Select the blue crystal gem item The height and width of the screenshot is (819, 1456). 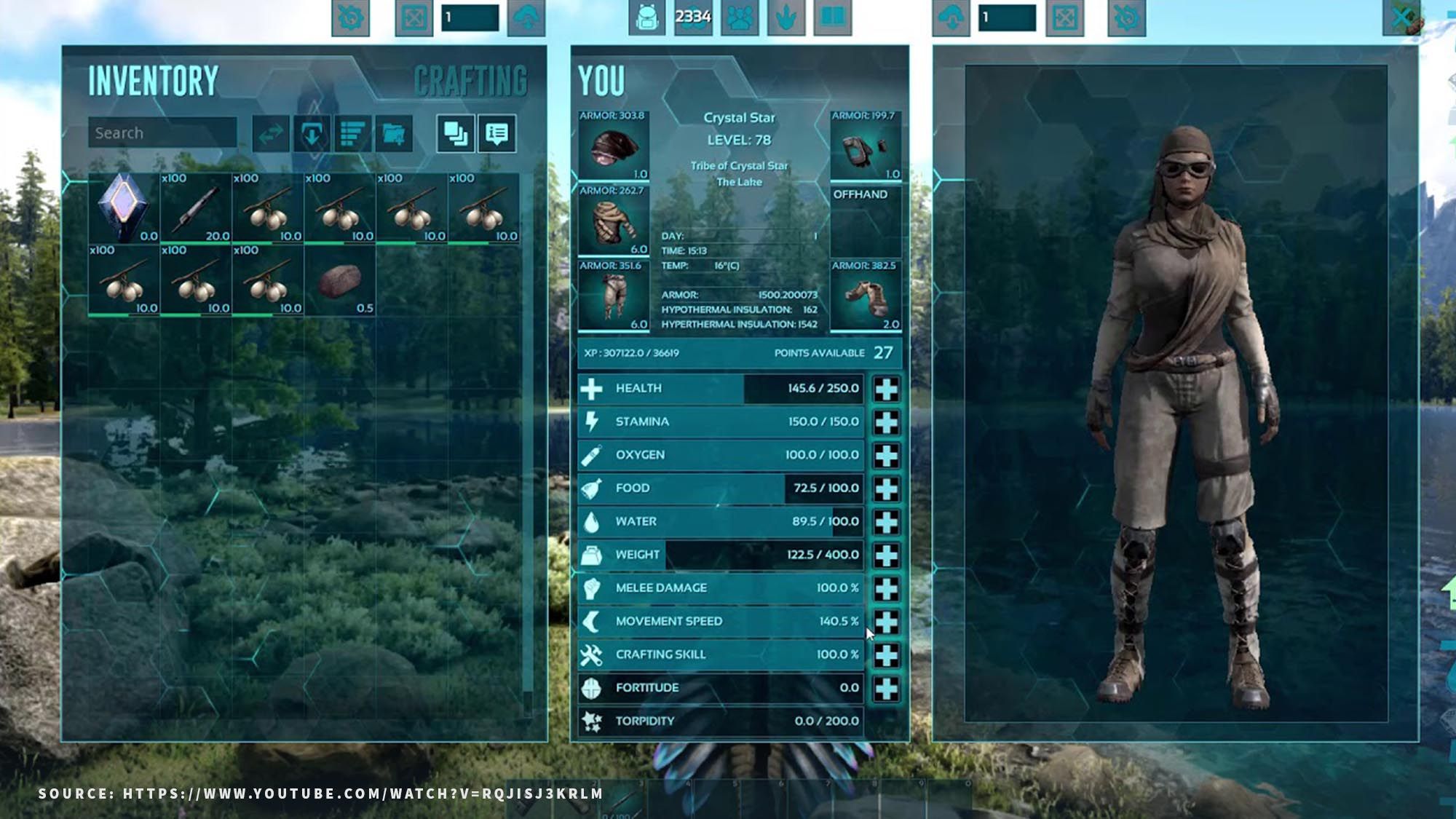point(123,207)
